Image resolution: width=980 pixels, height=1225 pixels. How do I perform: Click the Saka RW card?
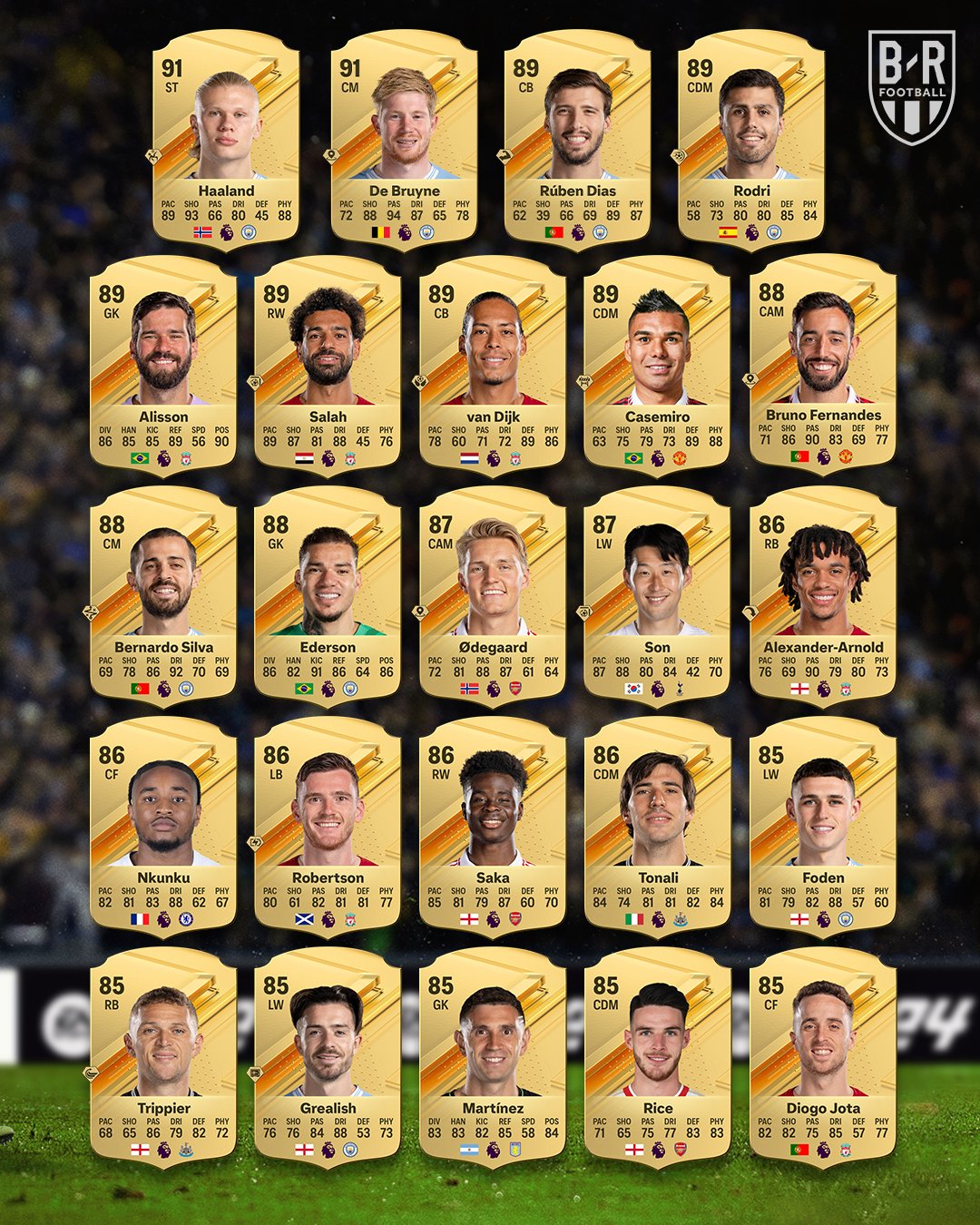tap(493, 824)
